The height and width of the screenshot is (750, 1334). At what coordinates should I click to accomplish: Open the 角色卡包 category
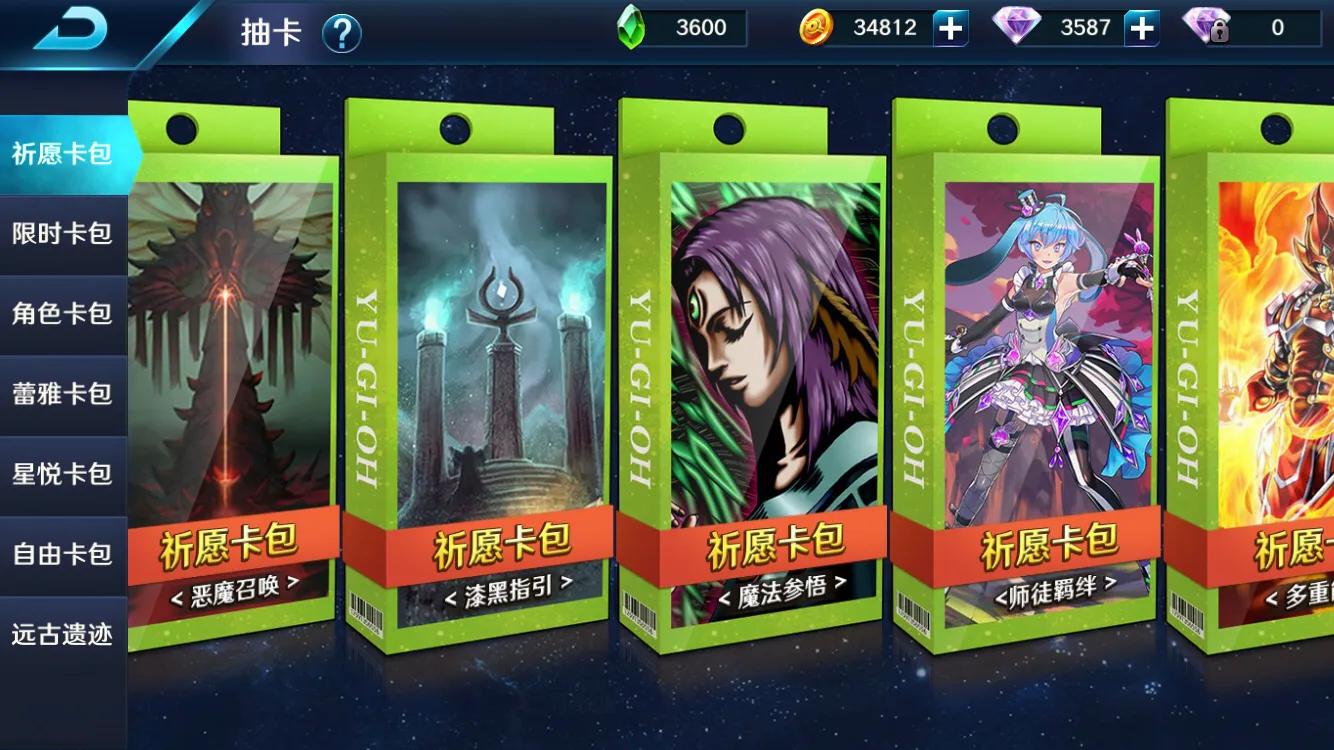tap(60, 313)
